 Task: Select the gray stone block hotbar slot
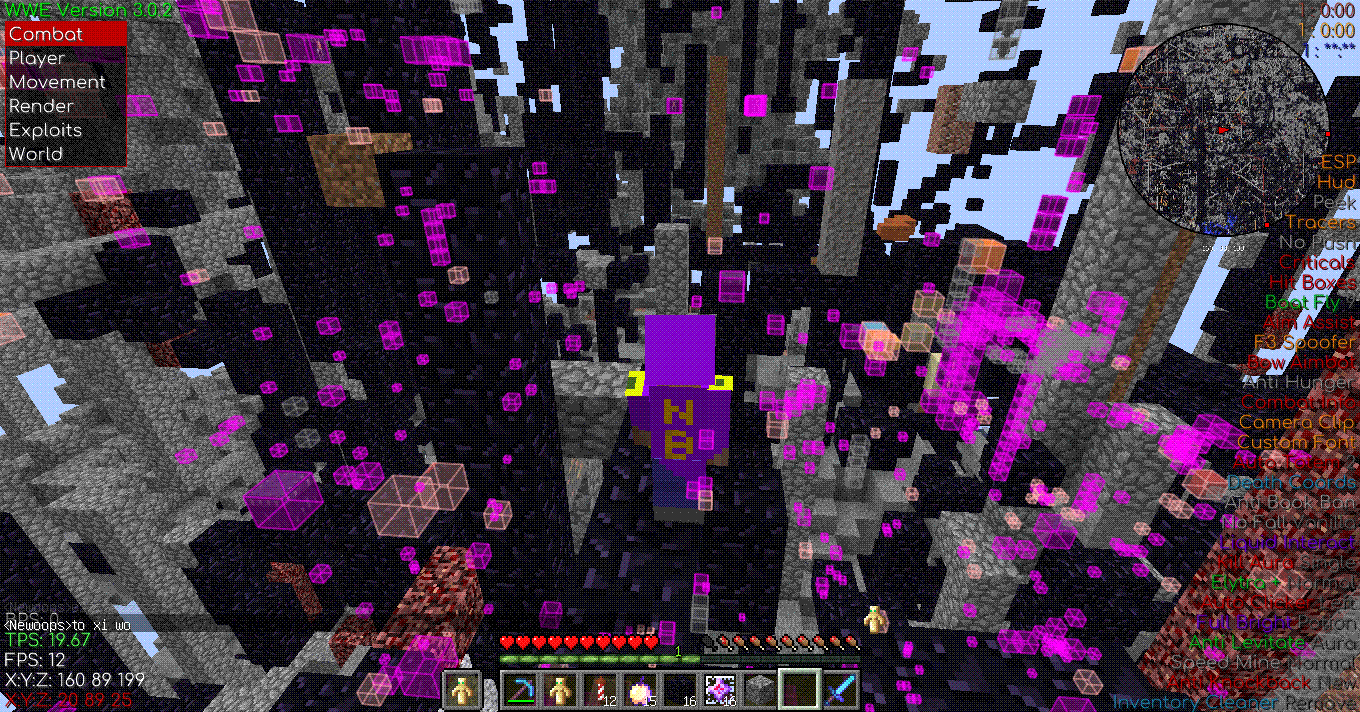coord(760,690)
